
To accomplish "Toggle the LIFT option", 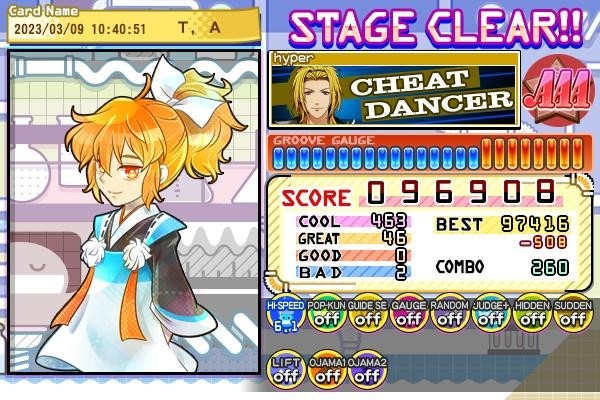I will pyautogui.click(x=285, y=370).
